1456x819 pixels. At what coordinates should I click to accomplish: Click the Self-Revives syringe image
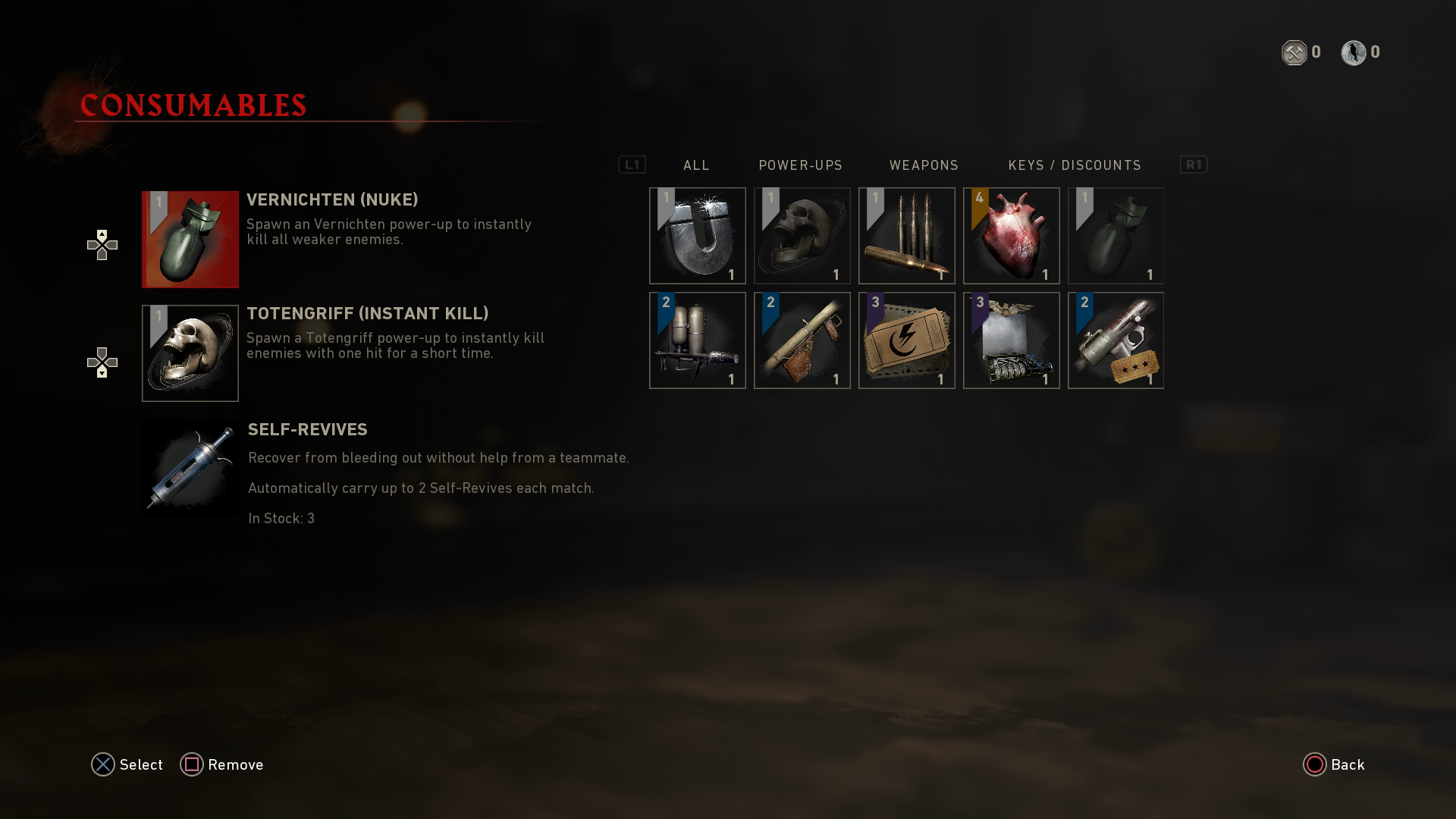pyautogui.click(x=190, y=467)
